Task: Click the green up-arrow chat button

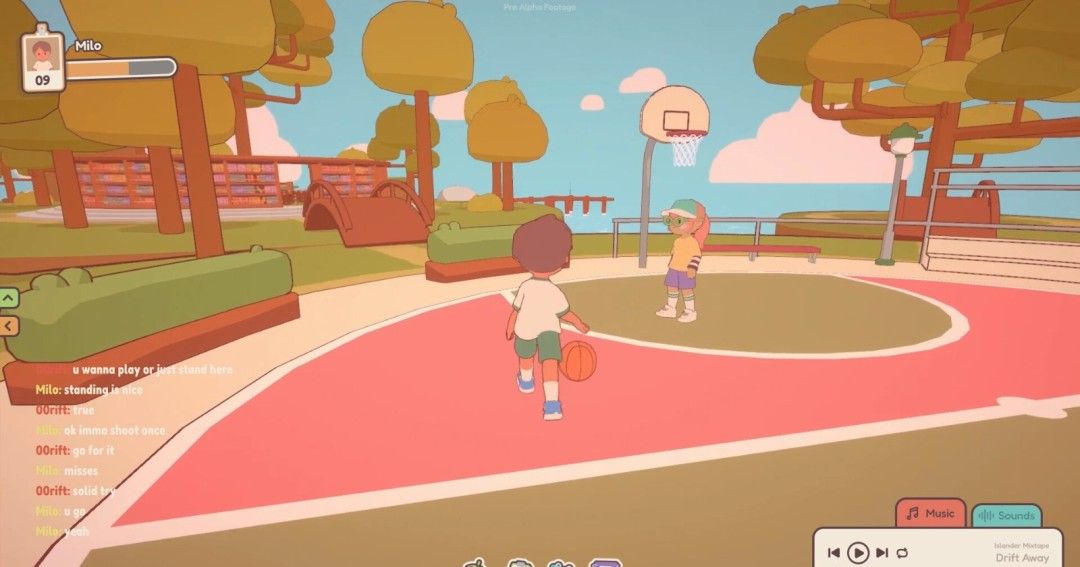Action: [9, 297]
